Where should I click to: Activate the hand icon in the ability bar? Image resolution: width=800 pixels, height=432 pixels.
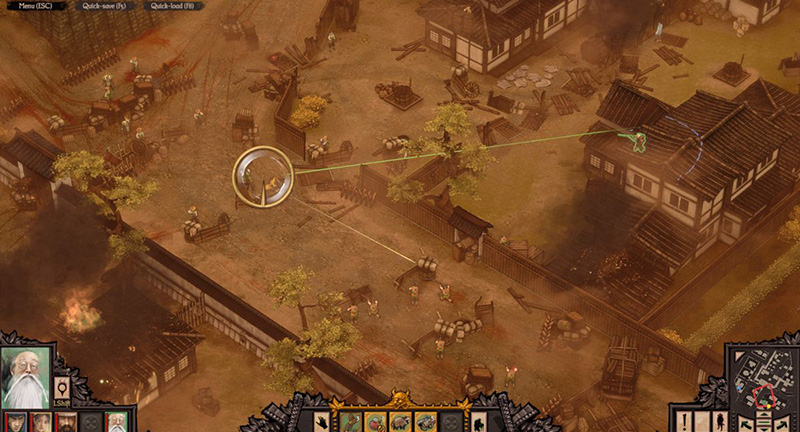(322, 421)
